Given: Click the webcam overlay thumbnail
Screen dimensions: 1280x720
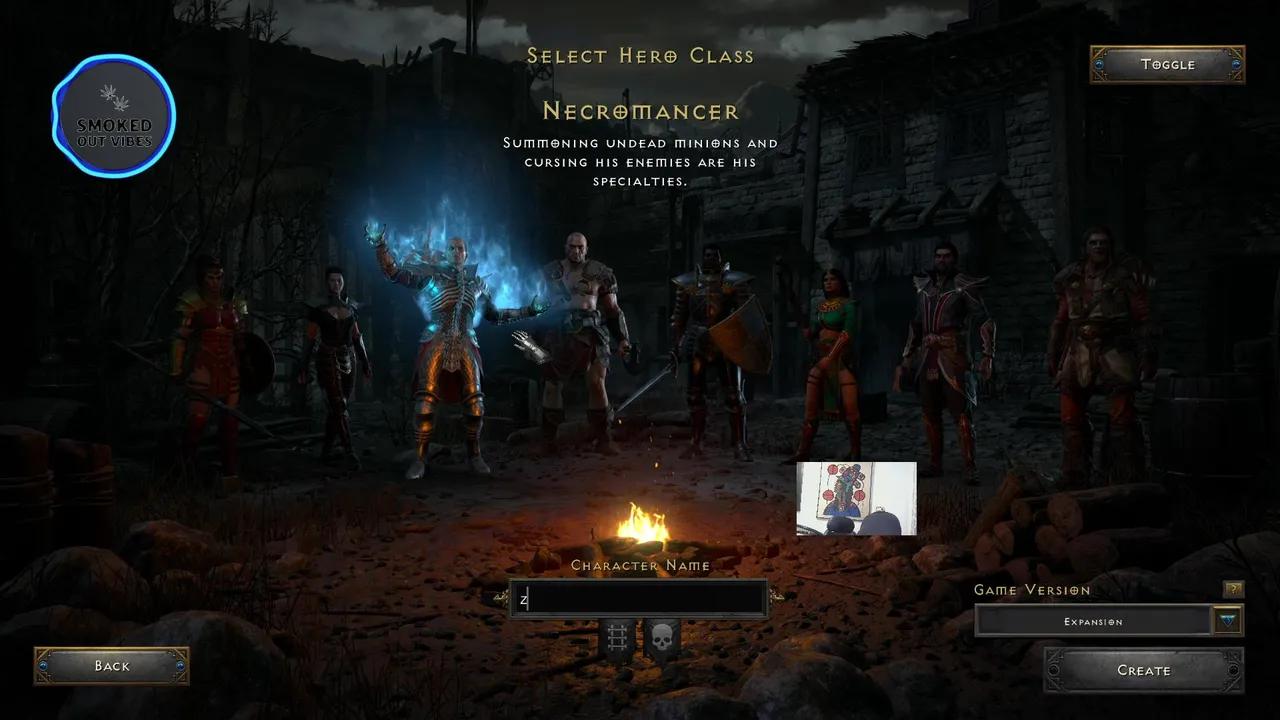Looking at the screenshot, I should (x=856, y=499).
